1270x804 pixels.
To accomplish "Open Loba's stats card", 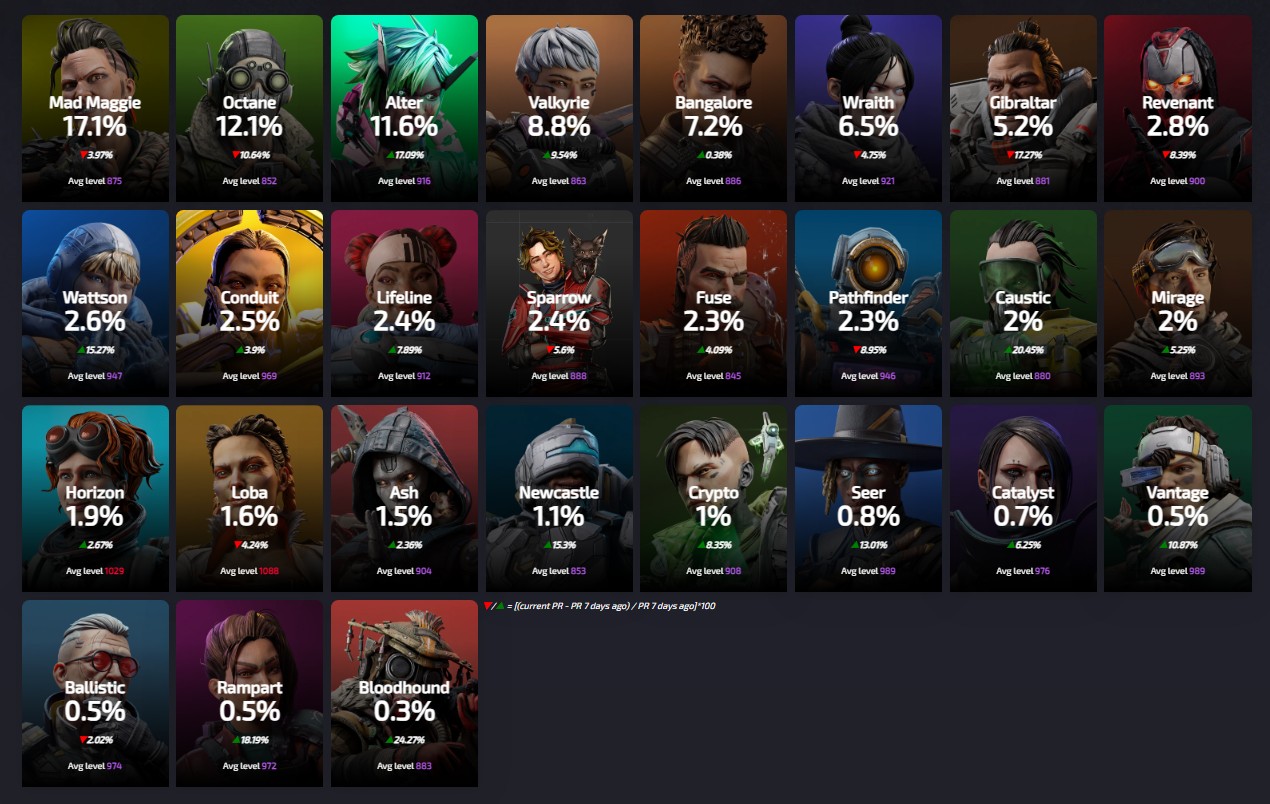I will pos(249,498).
